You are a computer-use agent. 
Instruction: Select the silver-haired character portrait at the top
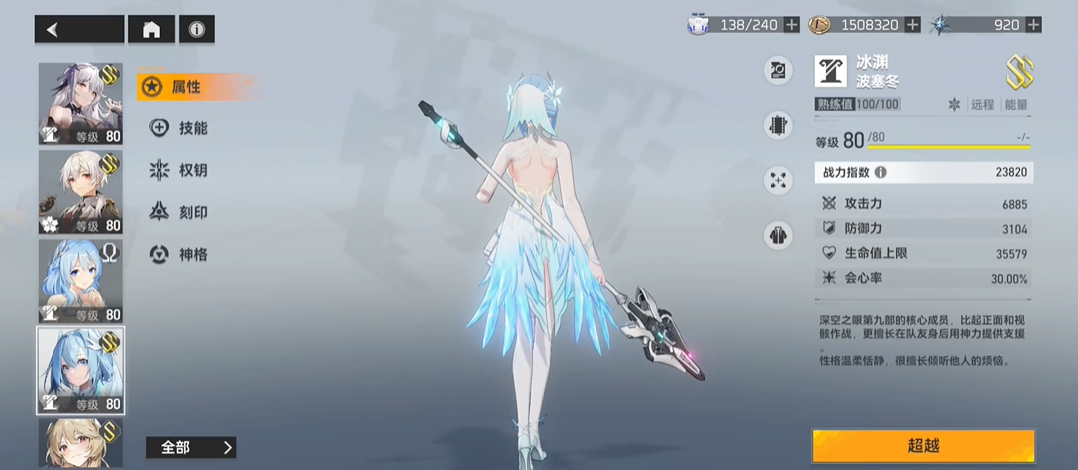pyautogui.click(x=80, y=104)
